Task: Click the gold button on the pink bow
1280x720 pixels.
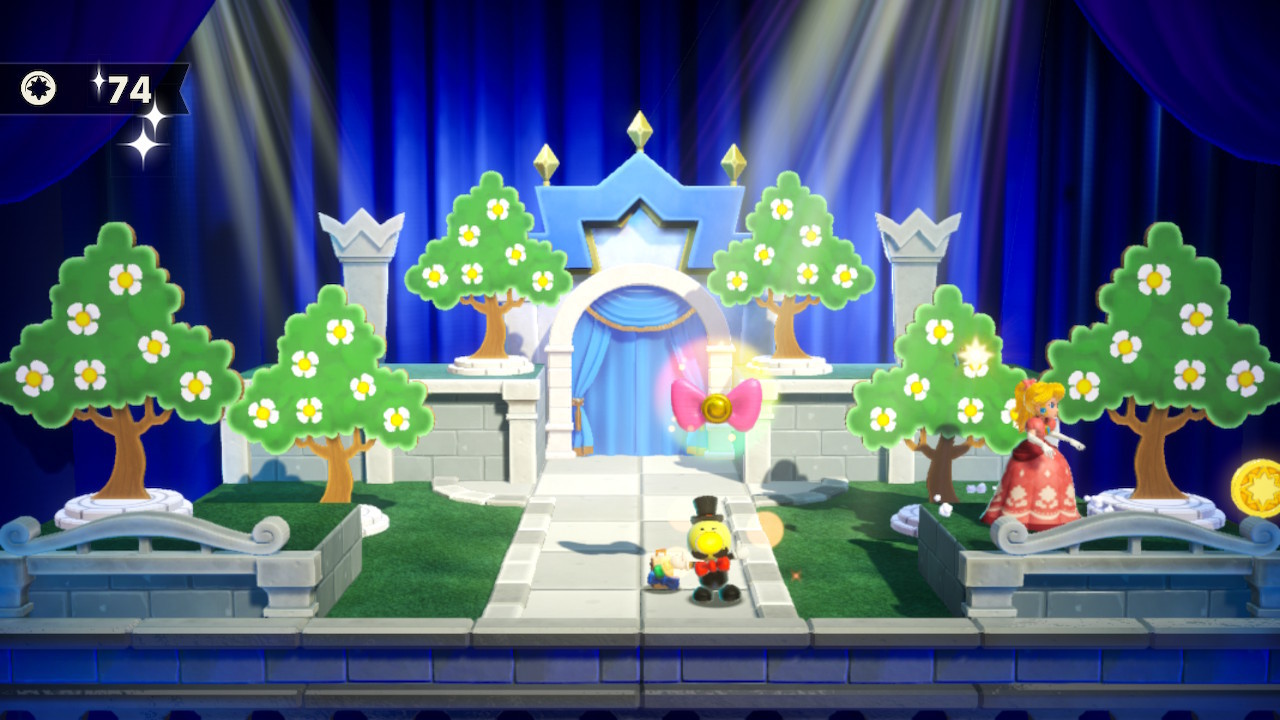Action: pos(716,406)
